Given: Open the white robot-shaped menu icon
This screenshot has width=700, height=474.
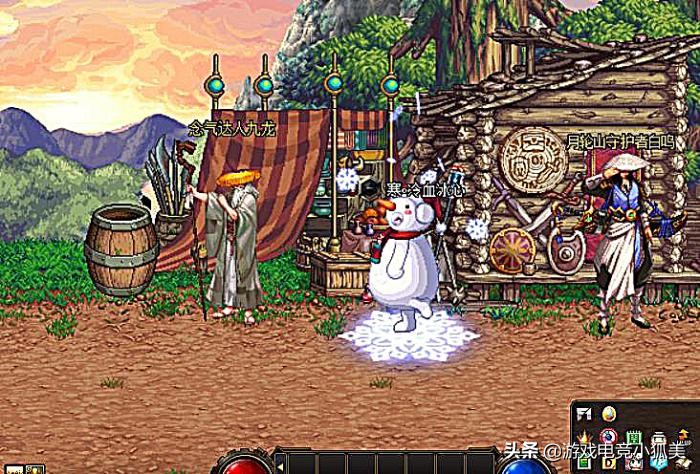Looking at the screenshot, I should 660,438.
